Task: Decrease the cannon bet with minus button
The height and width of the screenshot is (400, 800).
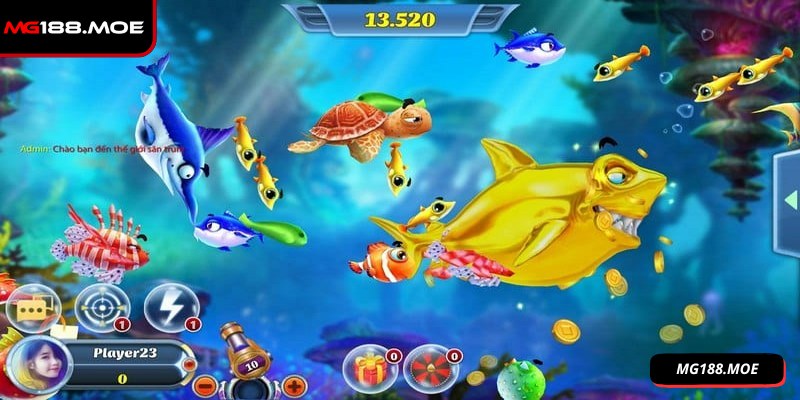Action: point(203,385)
